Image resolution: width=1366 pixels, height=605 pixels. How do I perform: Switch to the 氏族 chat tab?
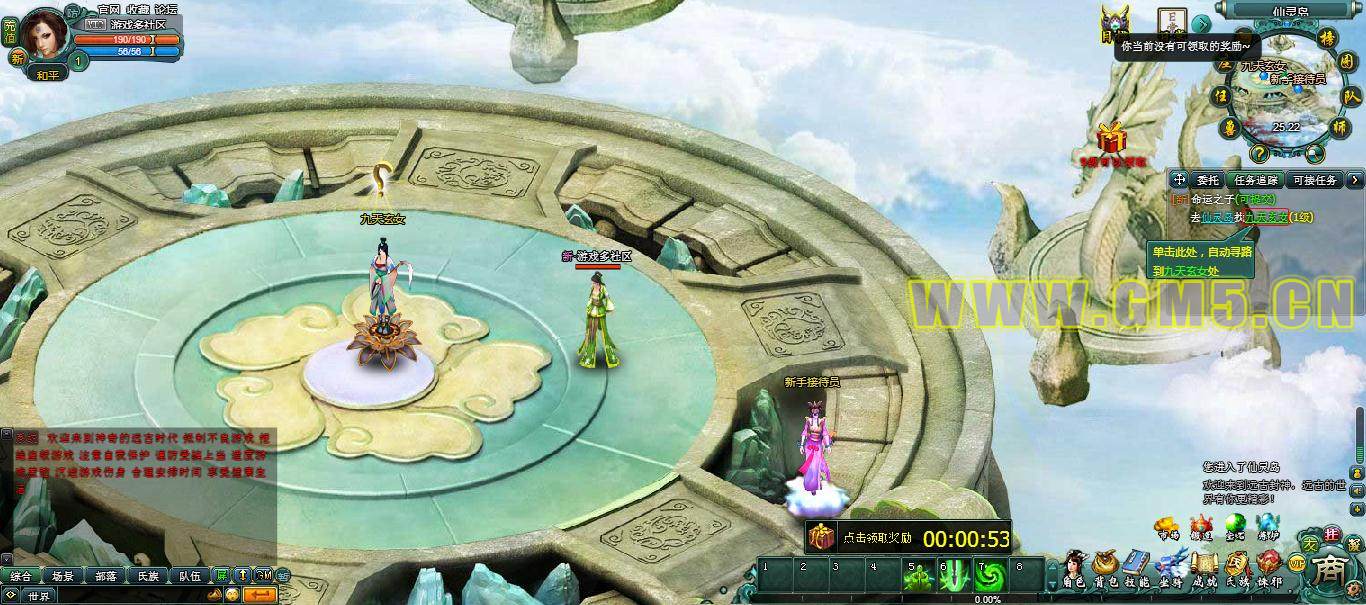coord(148,576)
